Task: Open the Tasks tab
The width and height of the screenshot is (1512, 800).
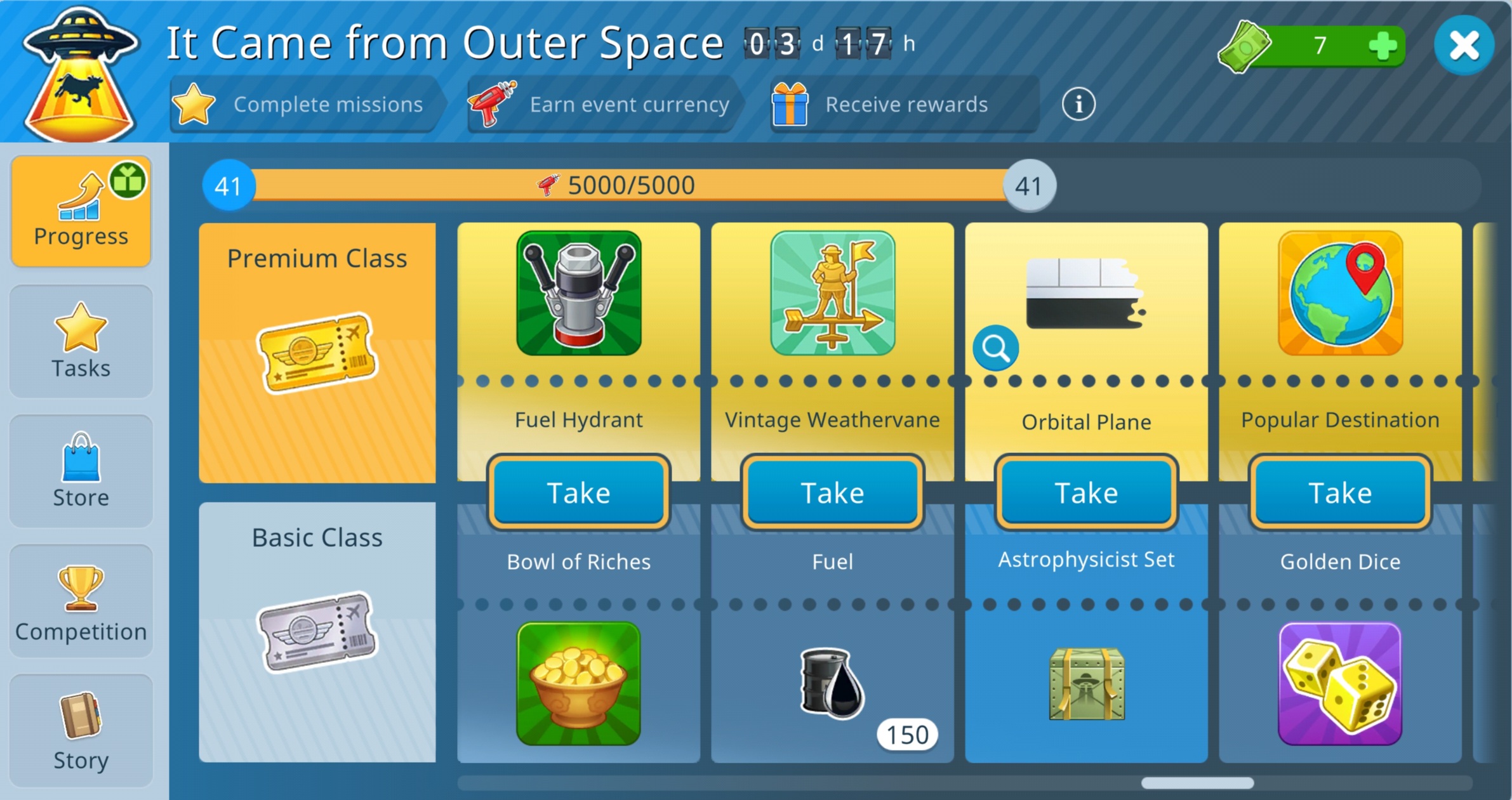Action: (x=81, y=341)
